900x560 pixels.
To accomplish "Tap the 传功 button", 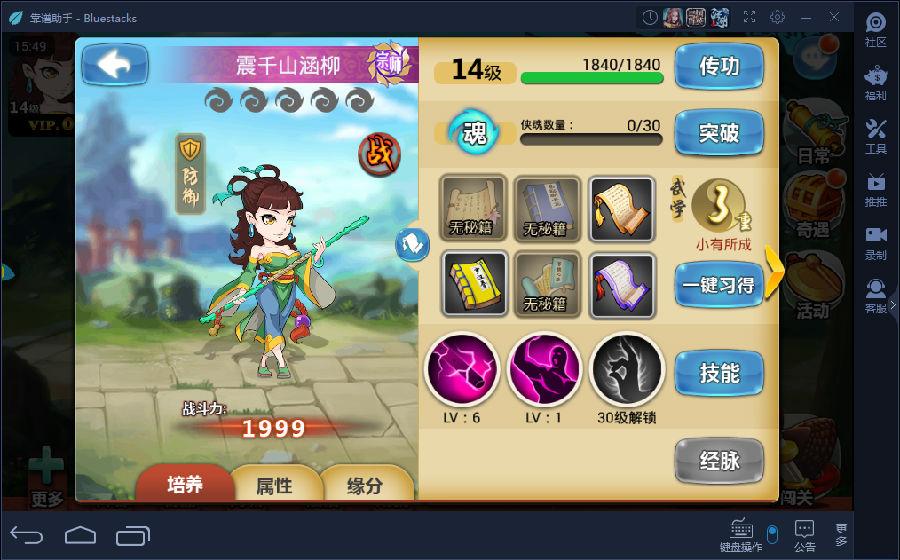I will (719, 67).
